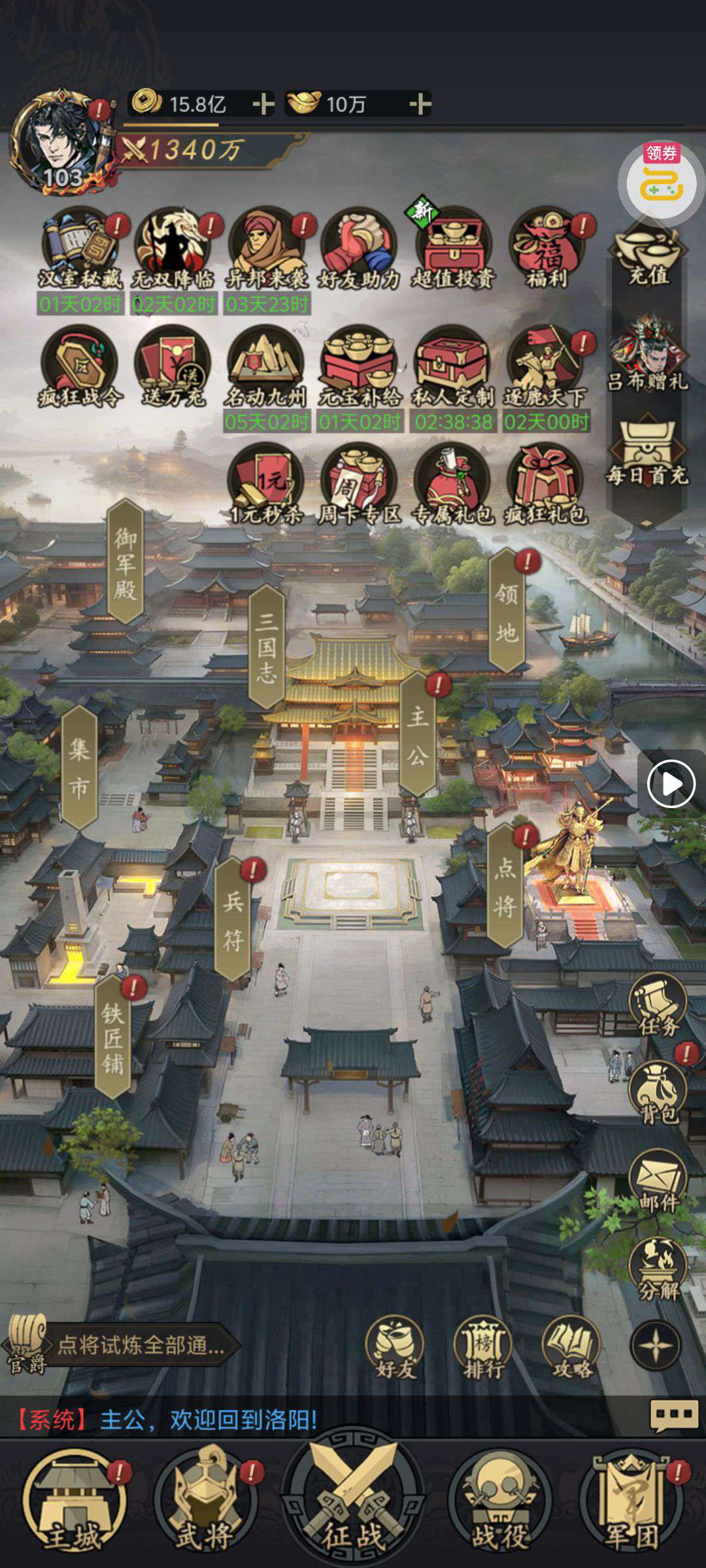Open the 好友 friends list

tap(395, 1347)
